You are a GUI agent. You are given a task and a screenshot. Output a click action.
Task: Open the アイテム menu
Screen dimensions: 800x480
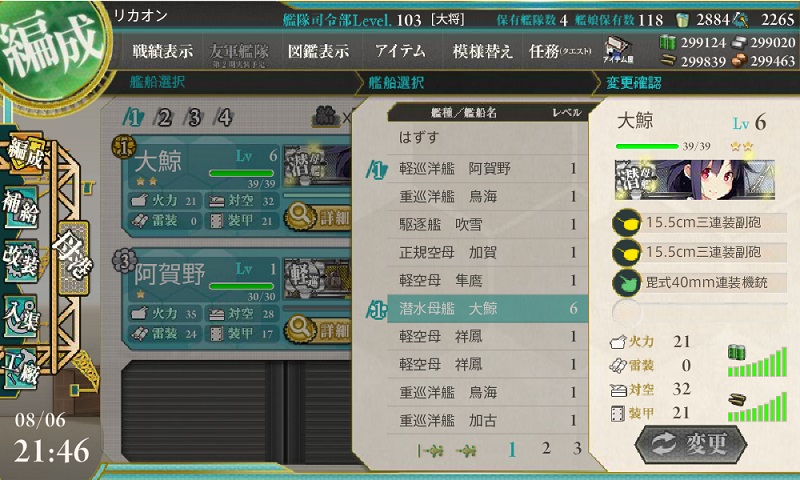[400, 51]
